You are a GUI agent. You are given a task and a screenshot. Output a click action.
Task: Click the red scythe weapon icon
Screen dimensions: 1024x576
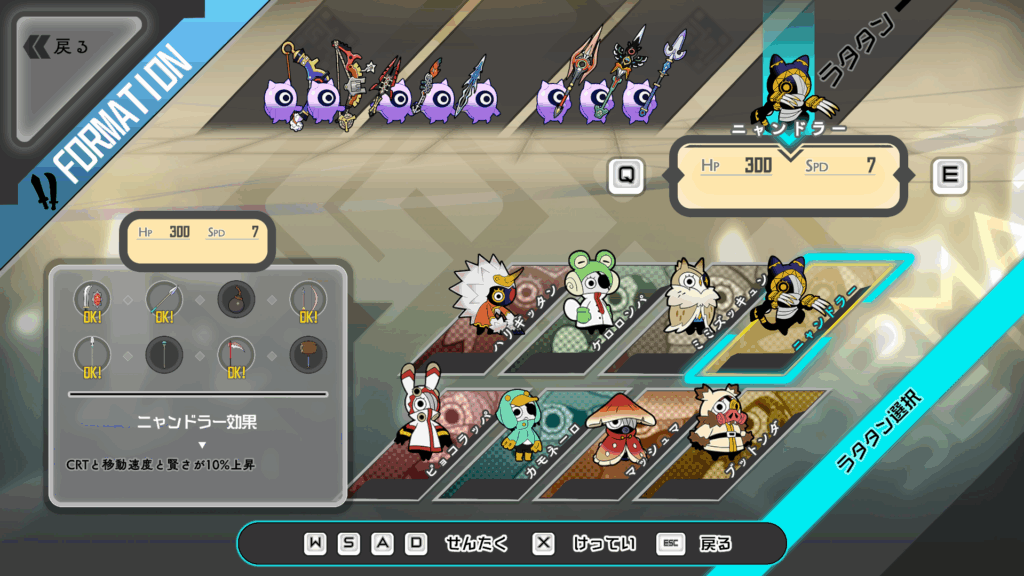[x=236, y=355]
